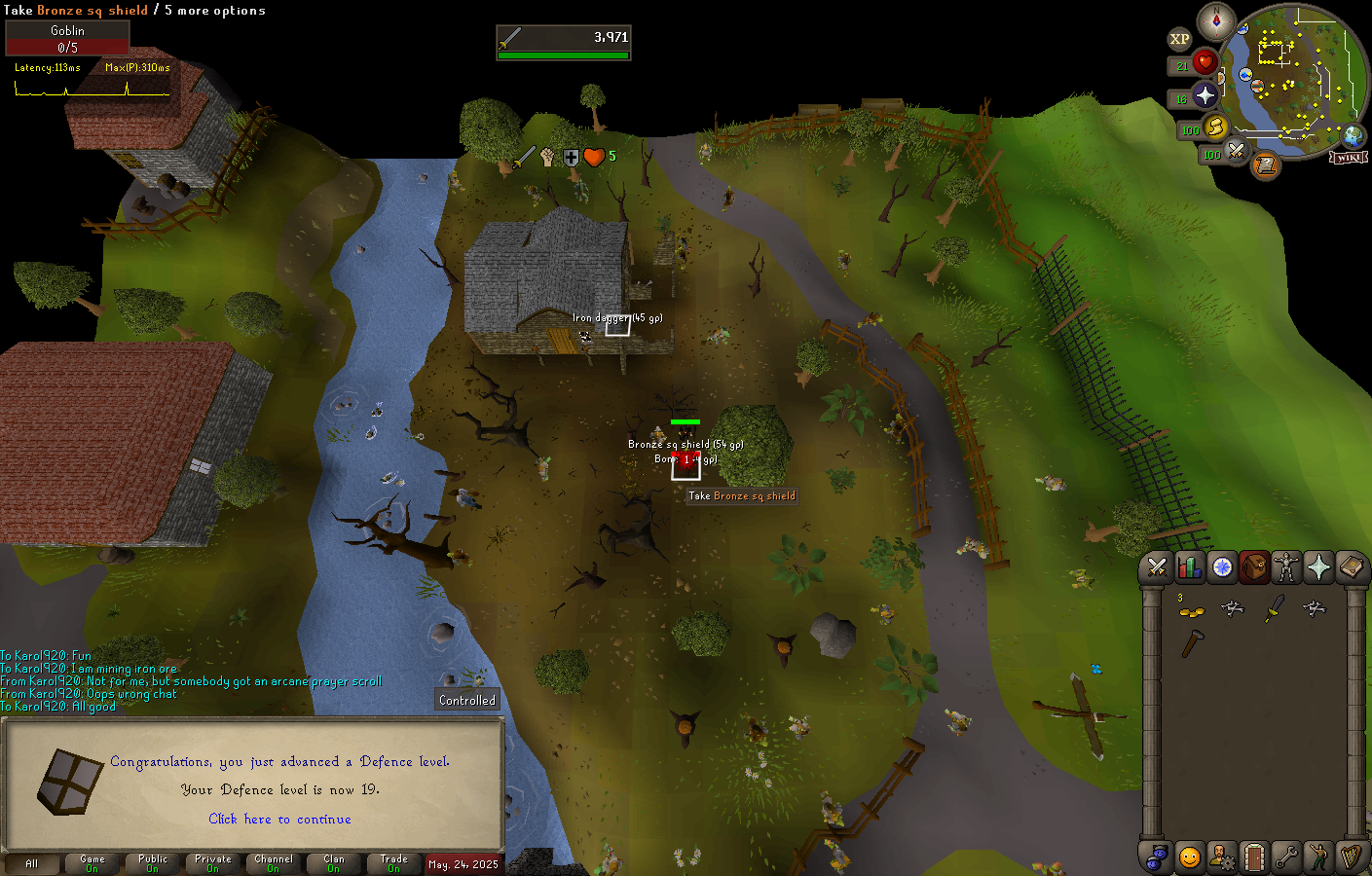Open the Logout door tab
The image size is (1372, 876).
[x=1254, y=857]
